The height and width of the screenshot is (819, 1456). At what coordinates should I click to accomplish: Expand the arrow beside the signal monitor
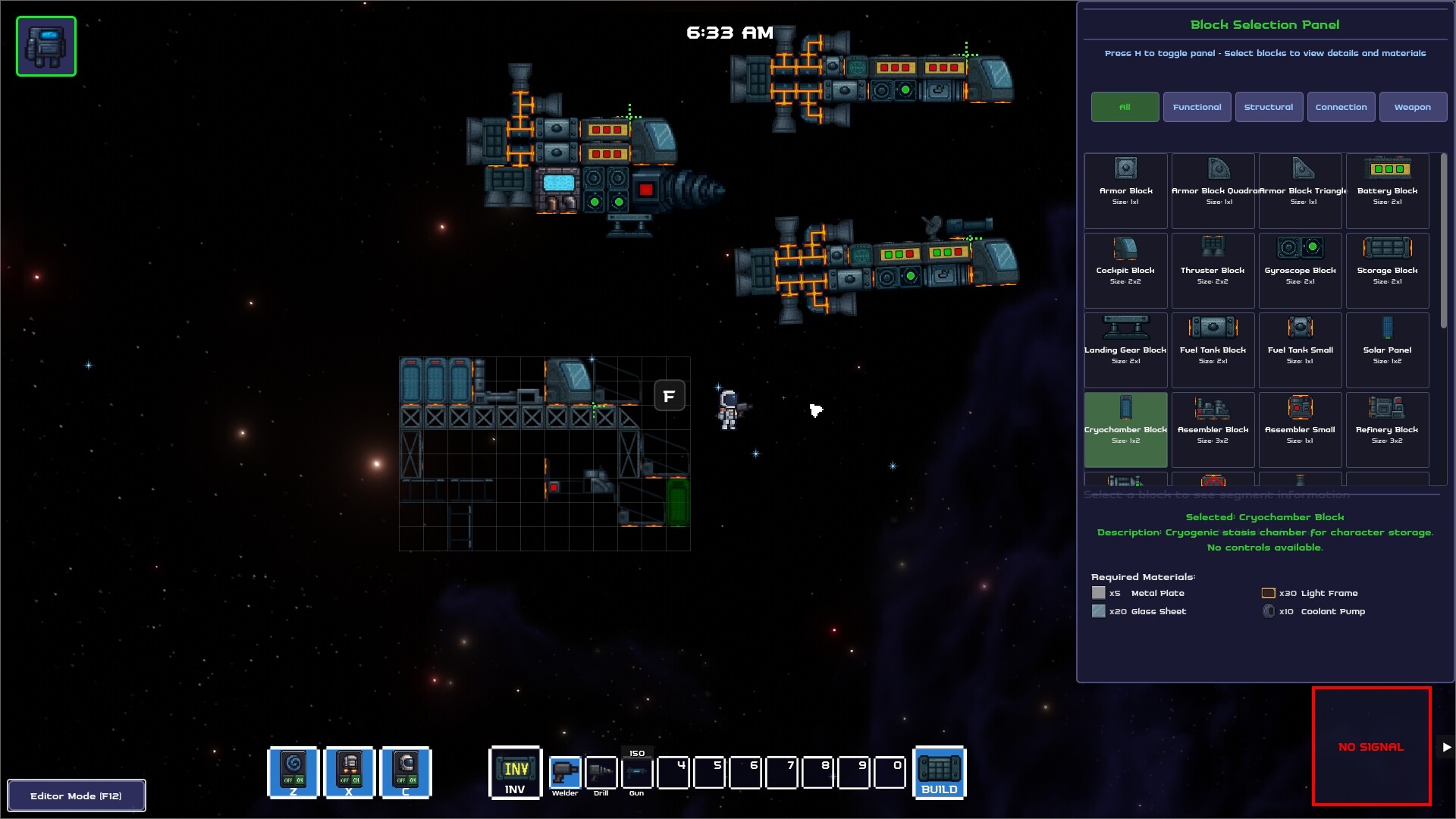click(1446, 747)
